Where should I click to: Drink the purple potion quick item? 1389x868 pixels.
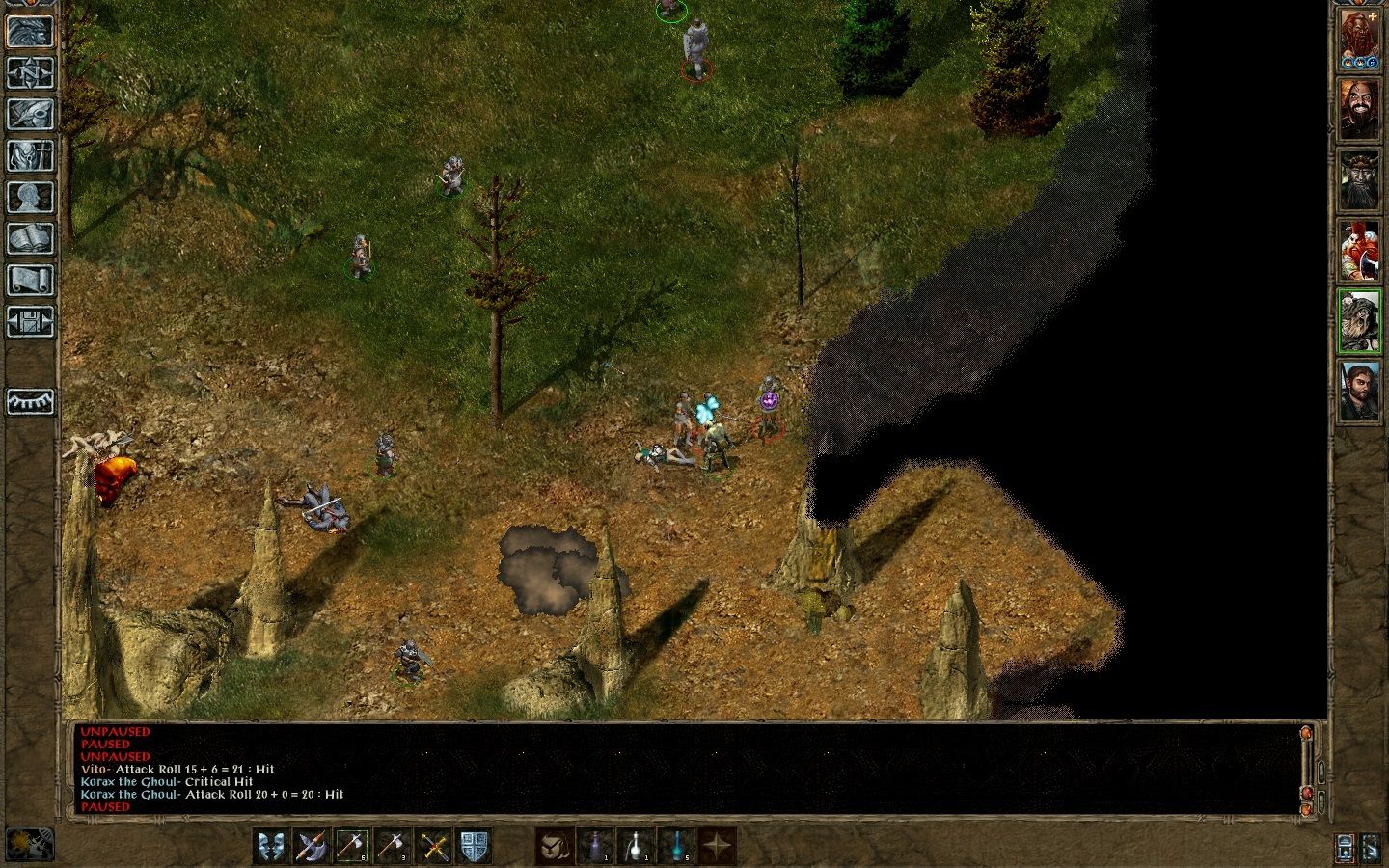[x=596, y=846]
